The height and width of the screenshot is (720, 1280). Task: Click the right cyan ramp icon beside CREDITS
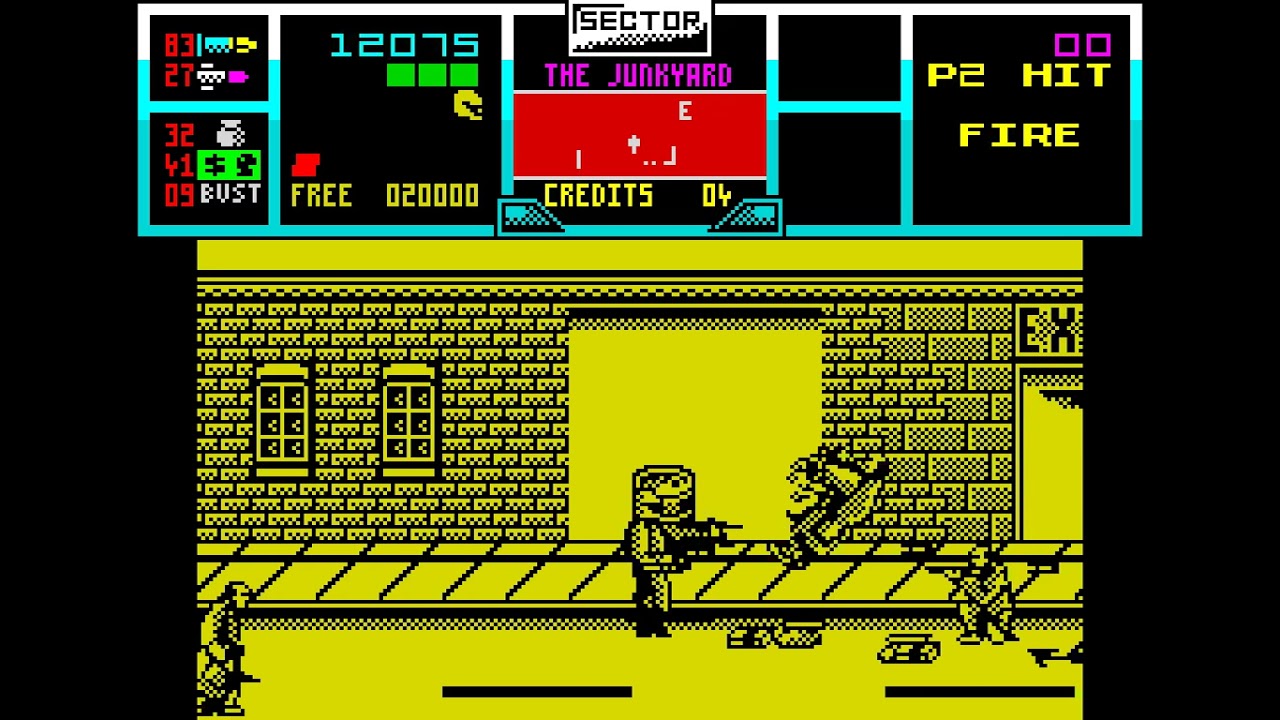pyautogui.click(x=752, y=213)
